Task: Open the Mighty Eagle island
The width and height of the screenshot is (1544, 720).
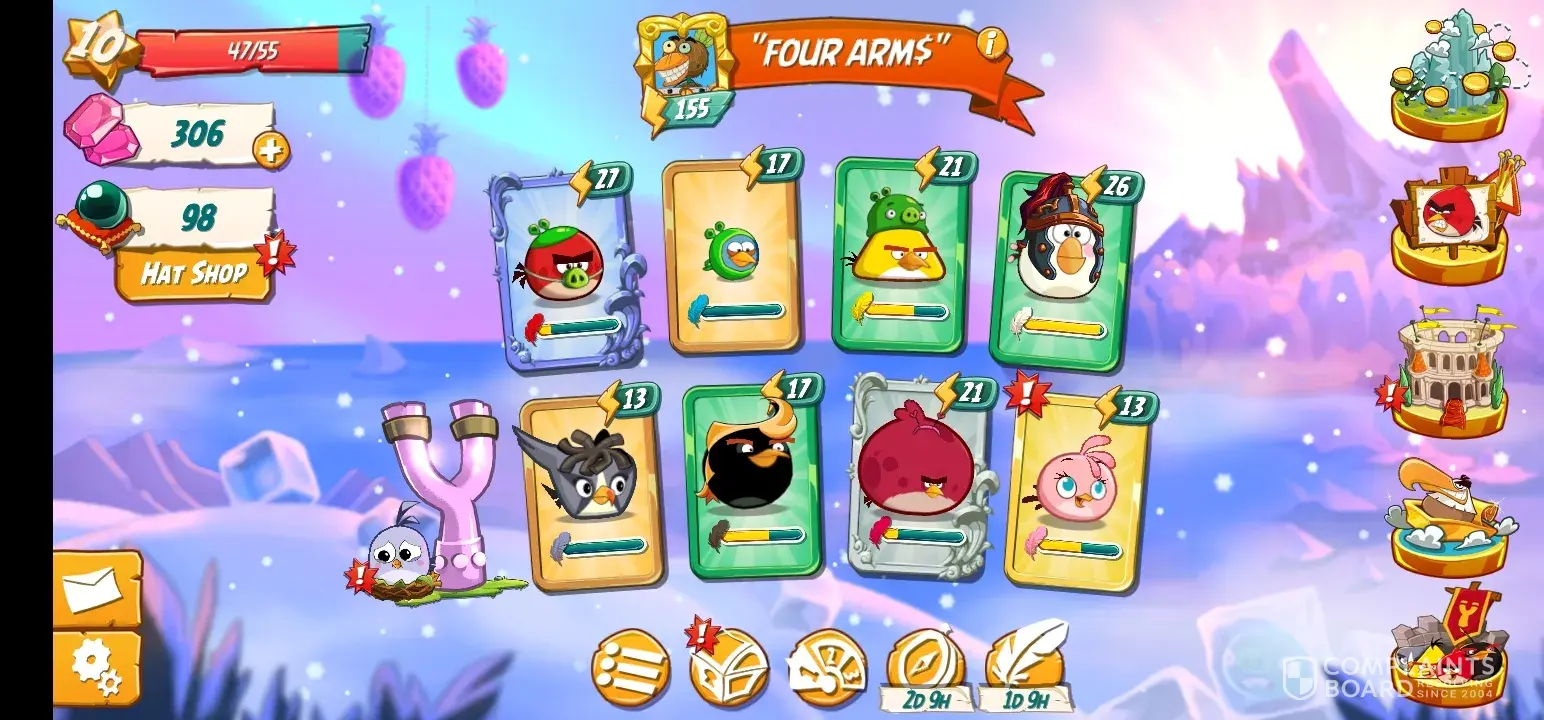Action: tap(1450, 515)
